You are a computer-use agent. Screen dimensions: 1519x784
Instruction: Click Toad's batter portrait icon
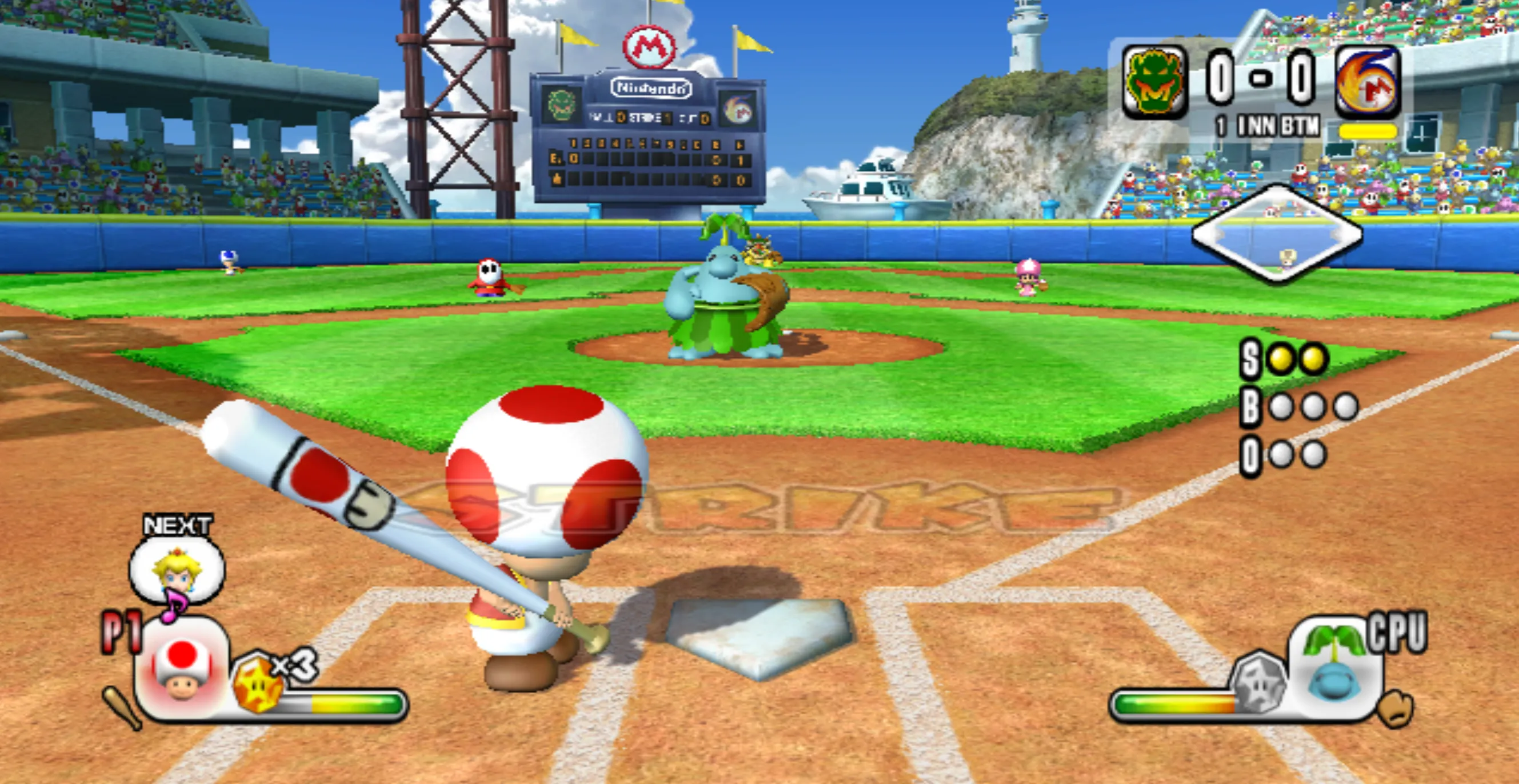(x=182, y=669)
